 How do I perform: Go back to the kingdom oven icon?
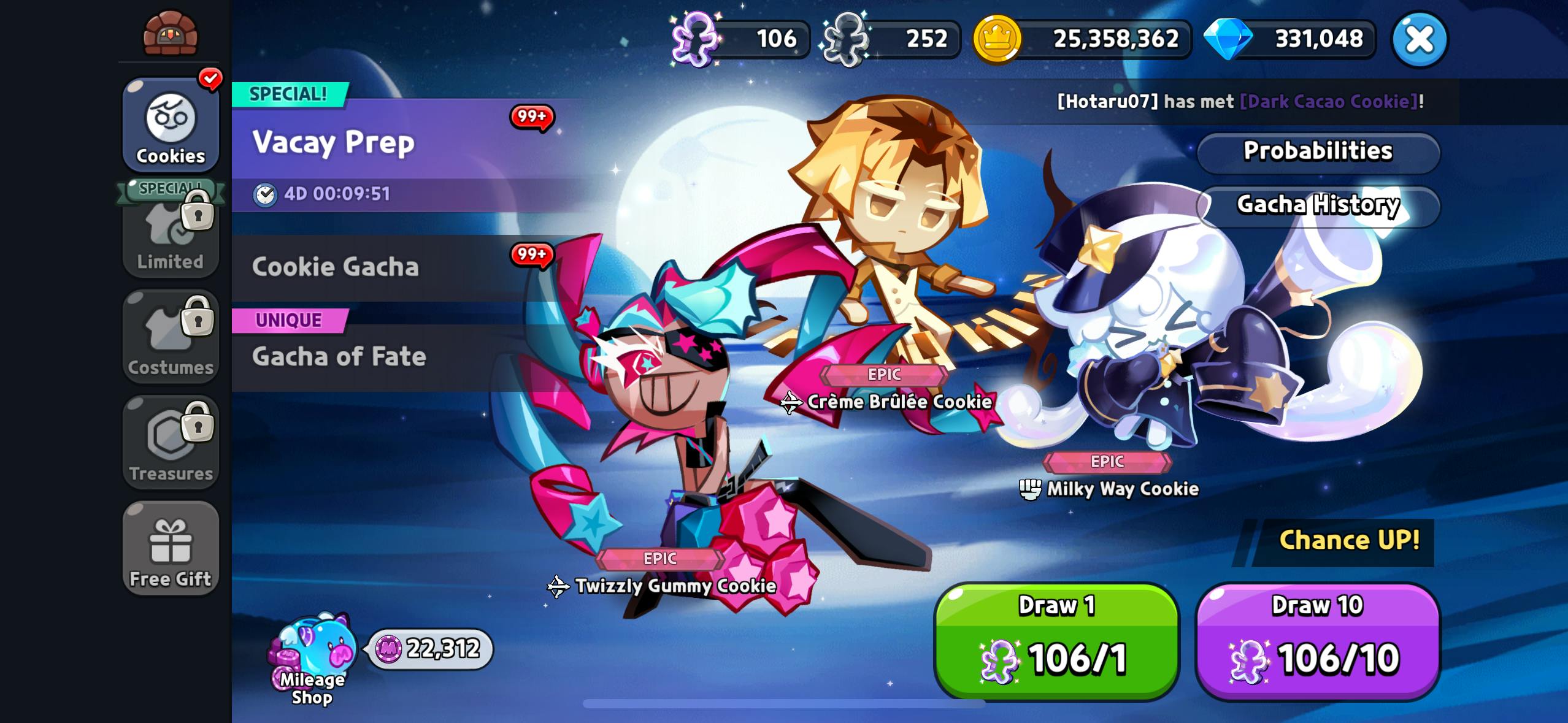click(171, 34)
